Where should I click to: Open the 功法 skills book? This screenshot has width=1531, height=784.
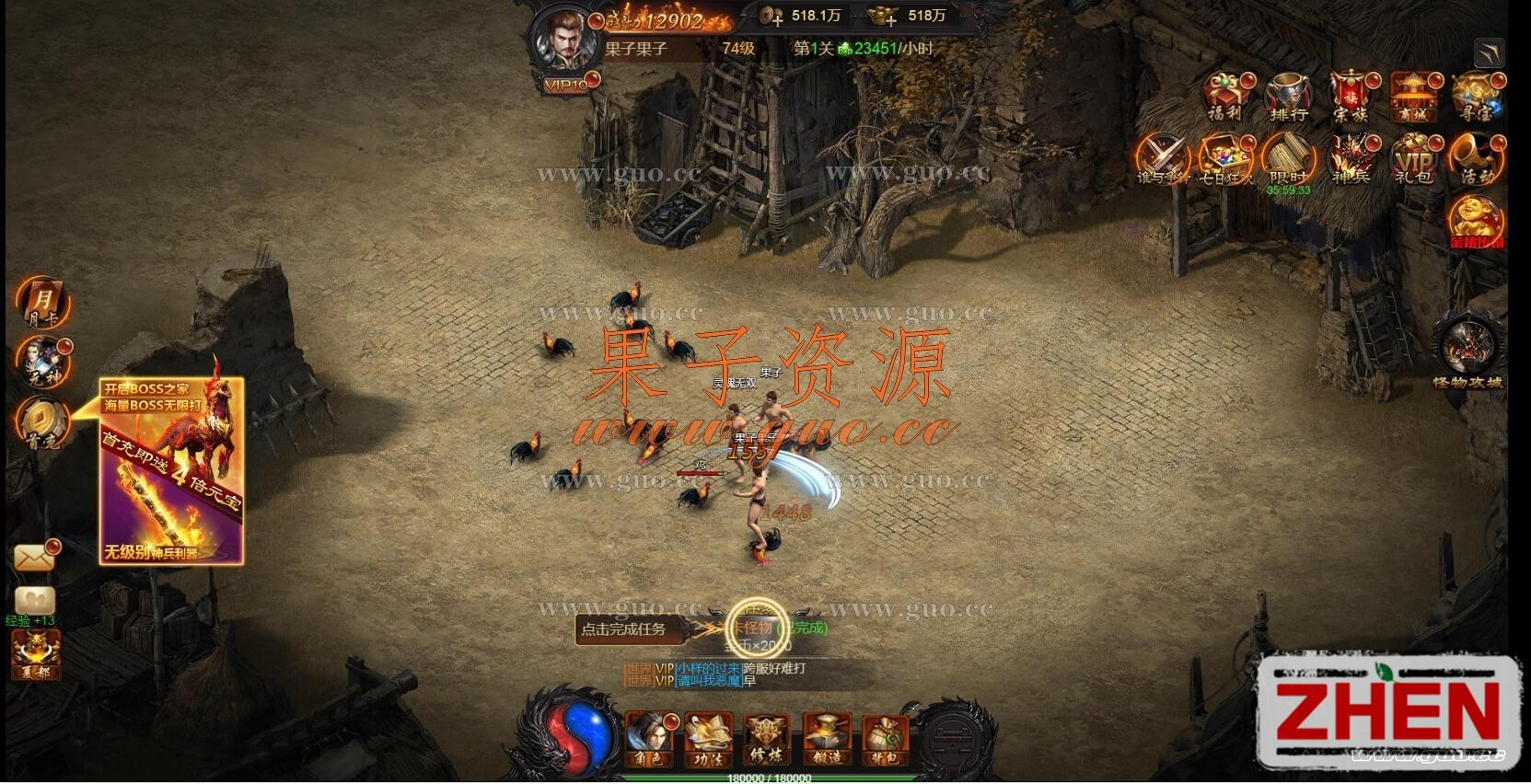(707, 738)
